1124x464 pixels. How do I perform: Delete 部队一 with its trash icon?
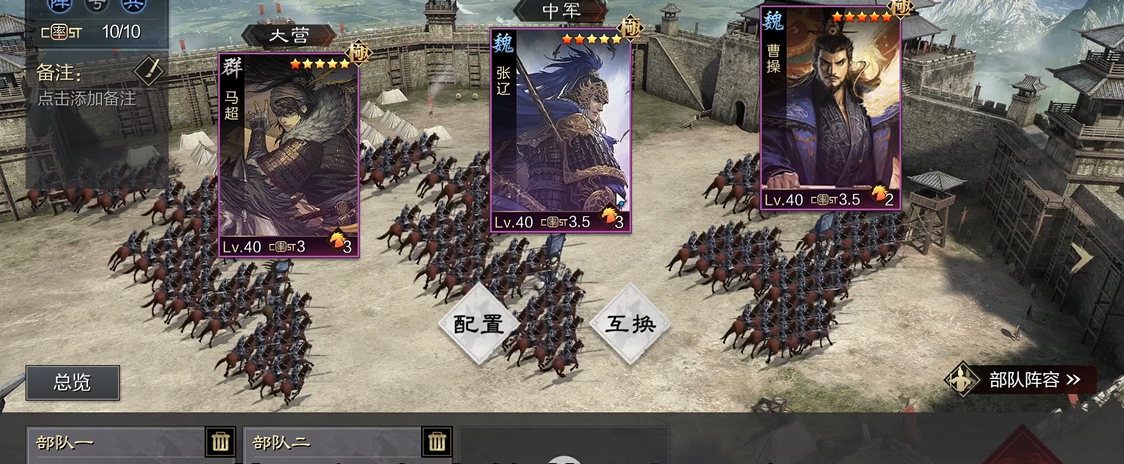point(221,441)
